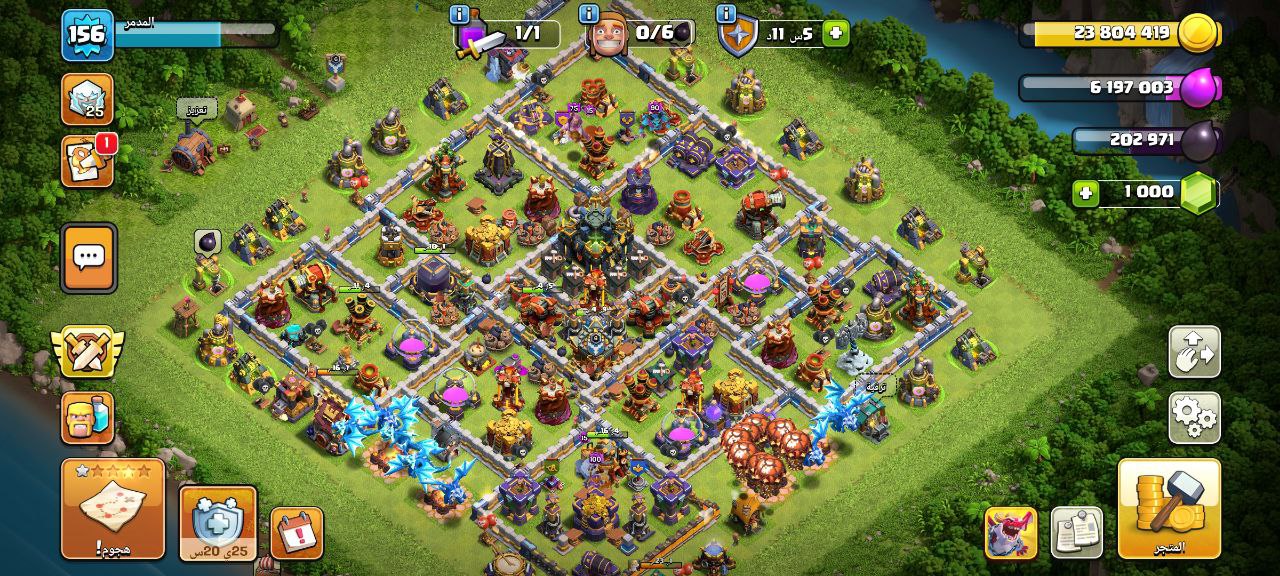Open the Shop with the hammer icon
This screenshot has height=576, width=1280.
[x=1169, y=508]
